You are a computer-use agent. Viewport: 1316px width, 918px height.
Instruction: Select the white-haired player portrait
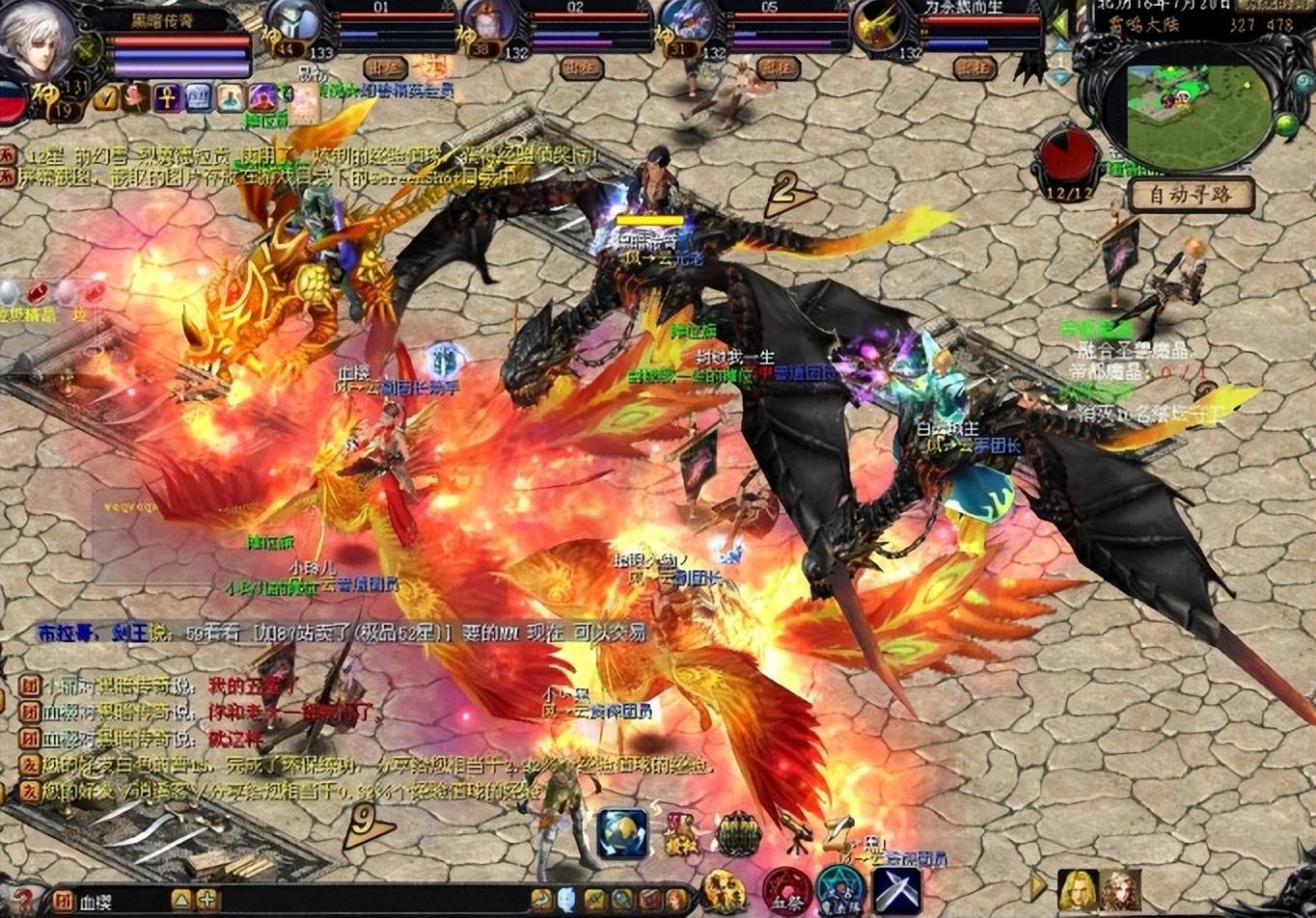37,42
